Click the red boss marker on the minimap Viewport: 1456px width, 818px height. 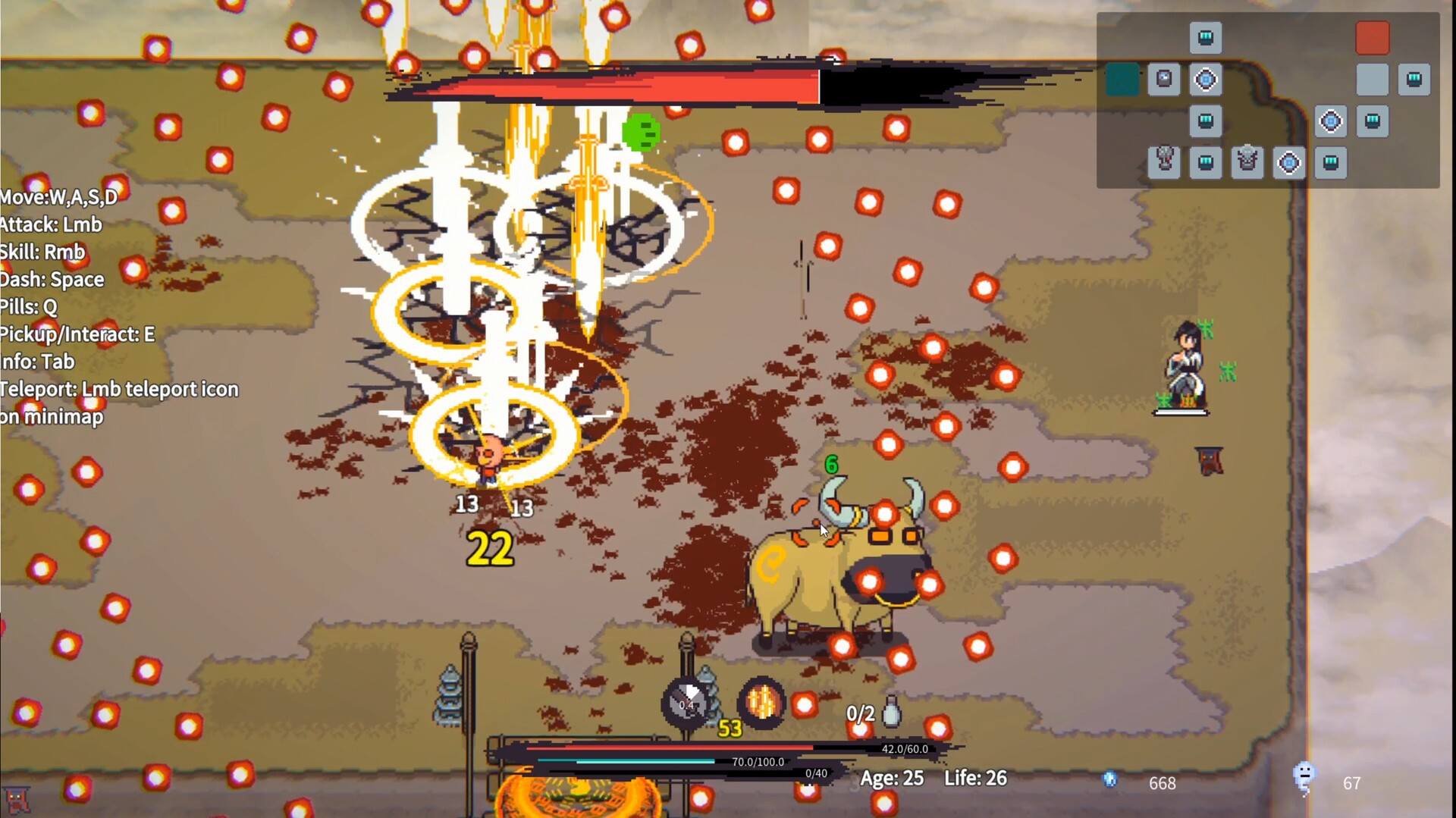[1373, 38]
